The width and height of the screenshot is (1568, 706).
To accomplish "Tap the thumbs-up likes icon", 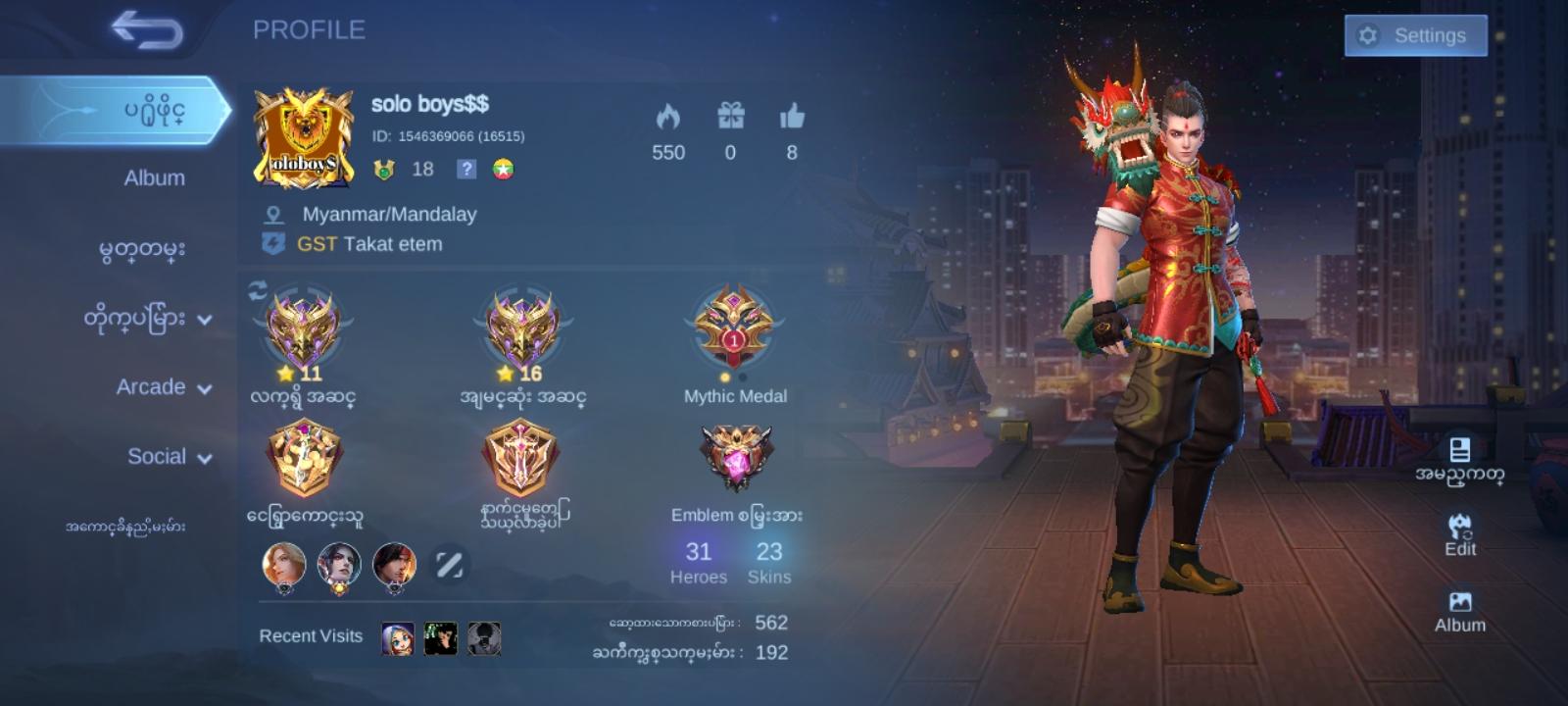I will point(793,119).
